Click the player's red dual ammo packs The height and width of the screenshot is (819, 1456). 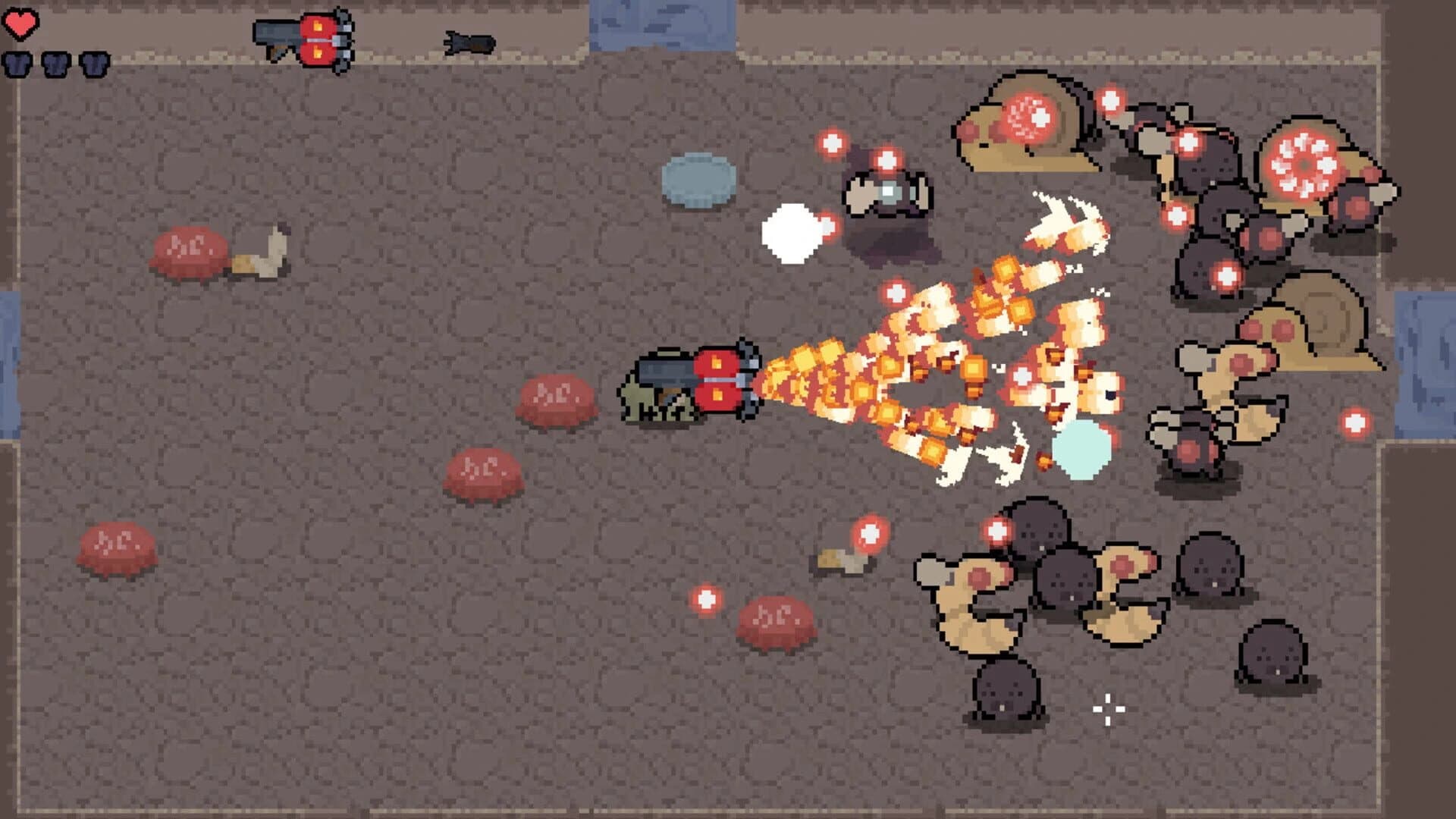tap(717, 383)
